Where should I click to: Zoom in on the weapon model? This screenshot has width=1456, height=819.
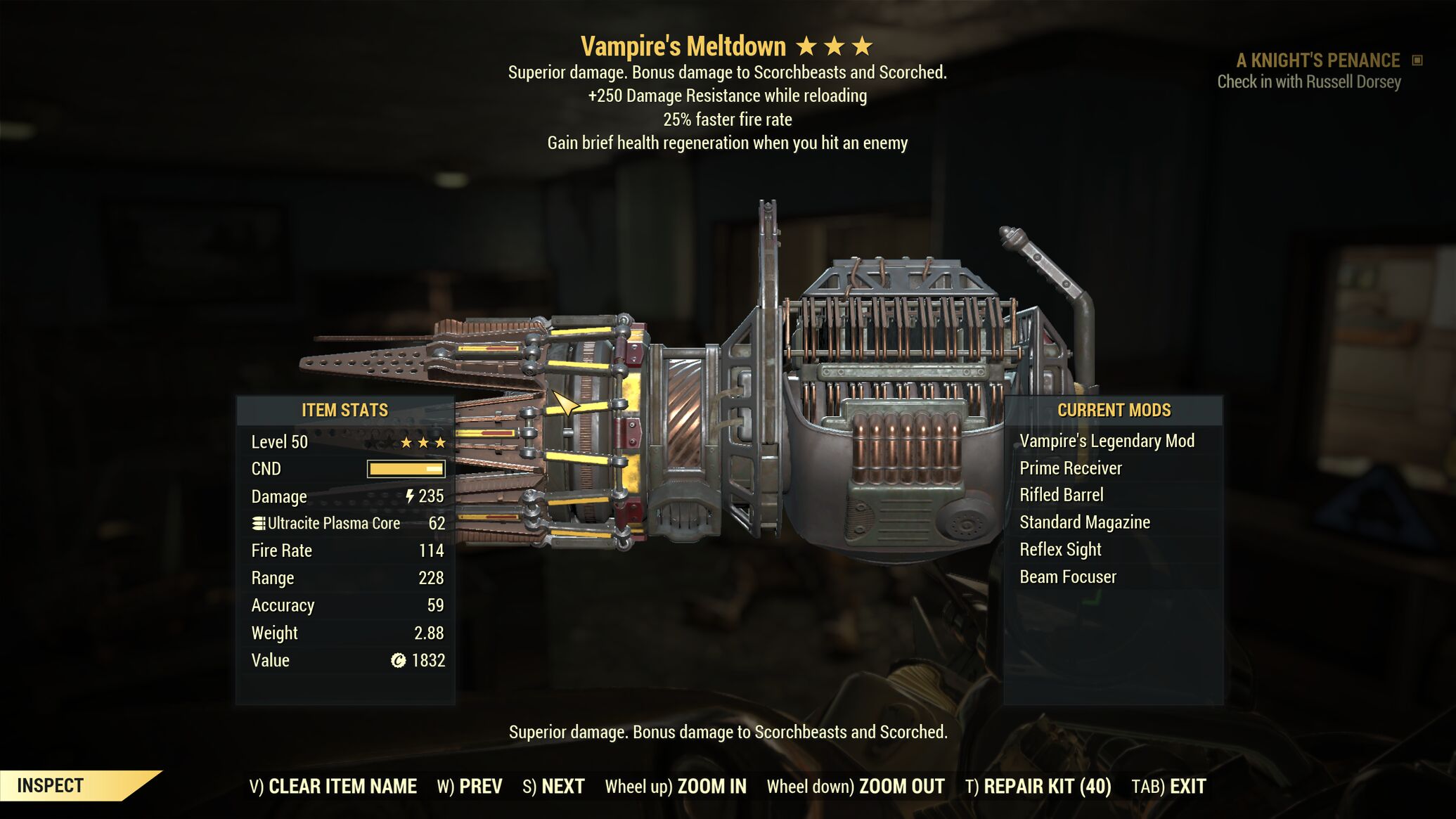click(x=676, y=786)
